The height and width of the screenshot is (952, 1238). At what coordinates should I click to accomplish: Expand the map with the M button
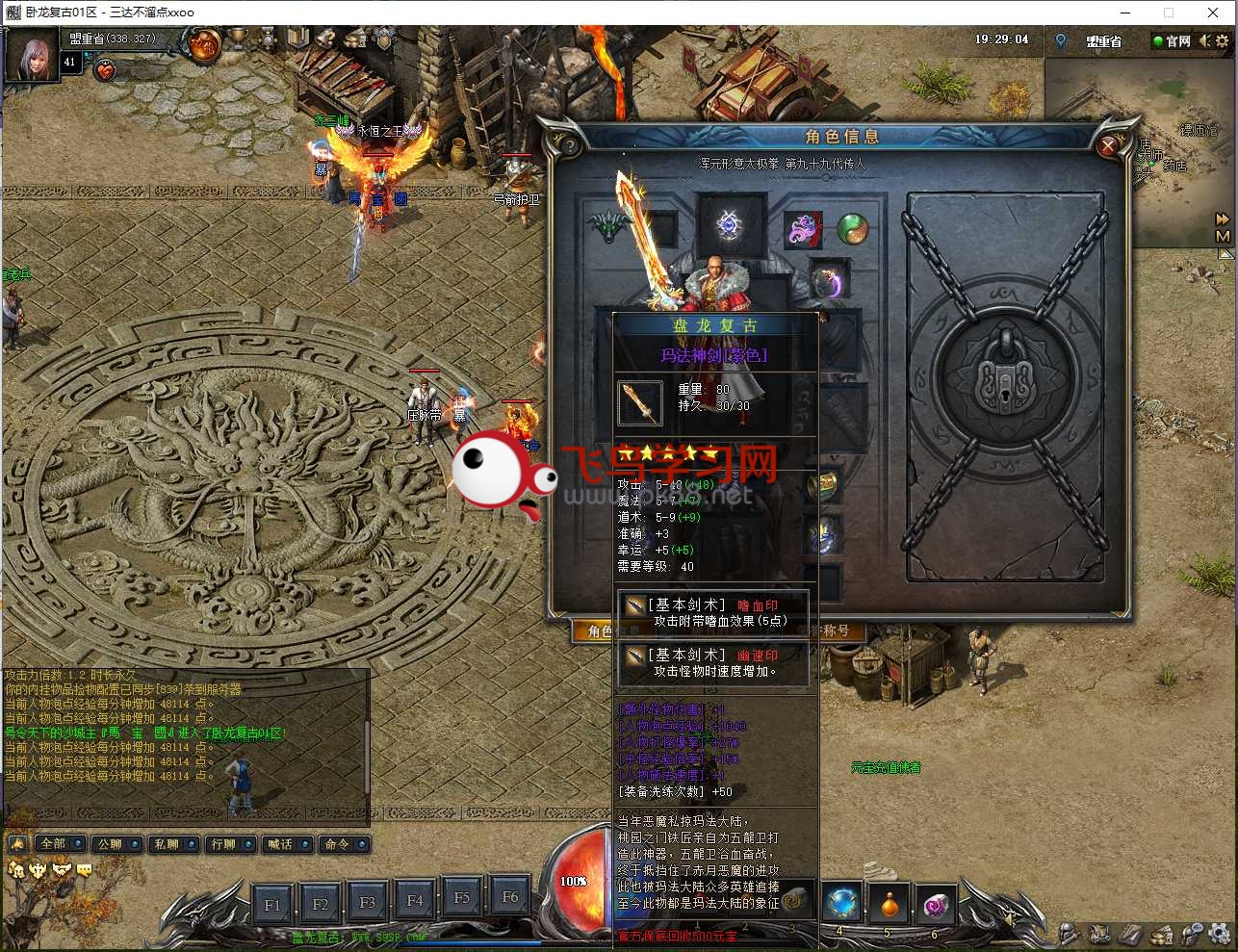(x=1223, y=236)
